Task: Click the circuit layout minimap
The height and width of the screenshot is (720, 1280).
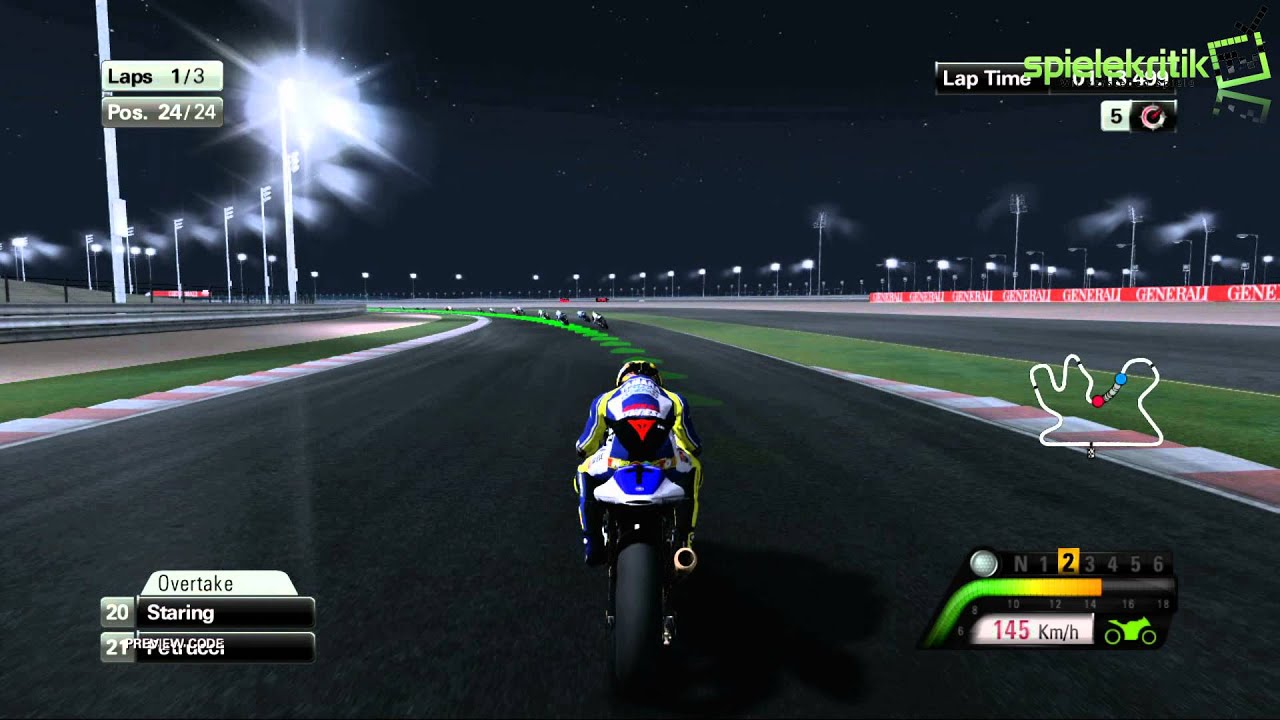Action: 1095,401
